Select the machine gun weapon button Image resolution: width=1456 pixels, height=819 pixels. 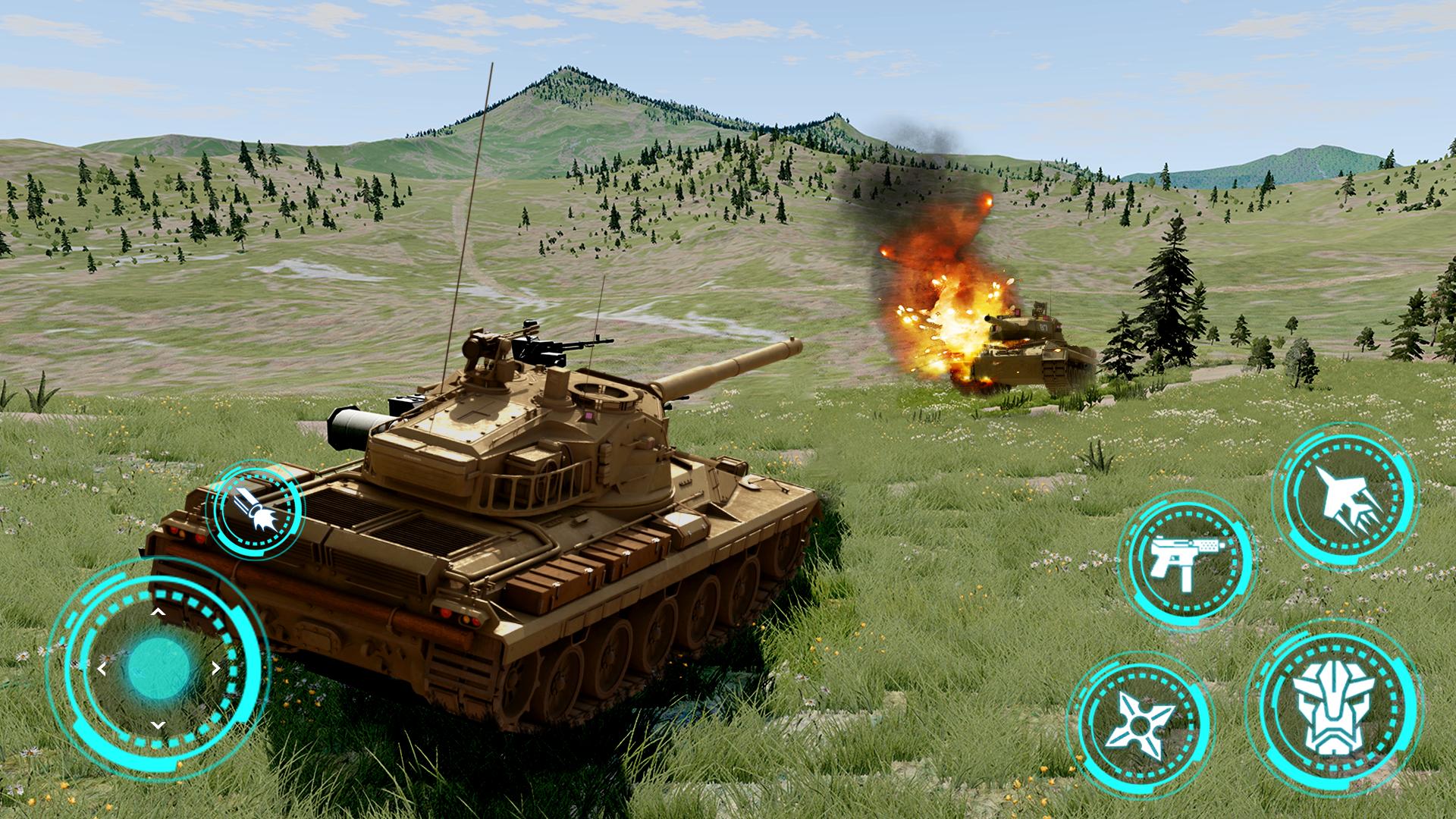click(x=1188, y=562)
